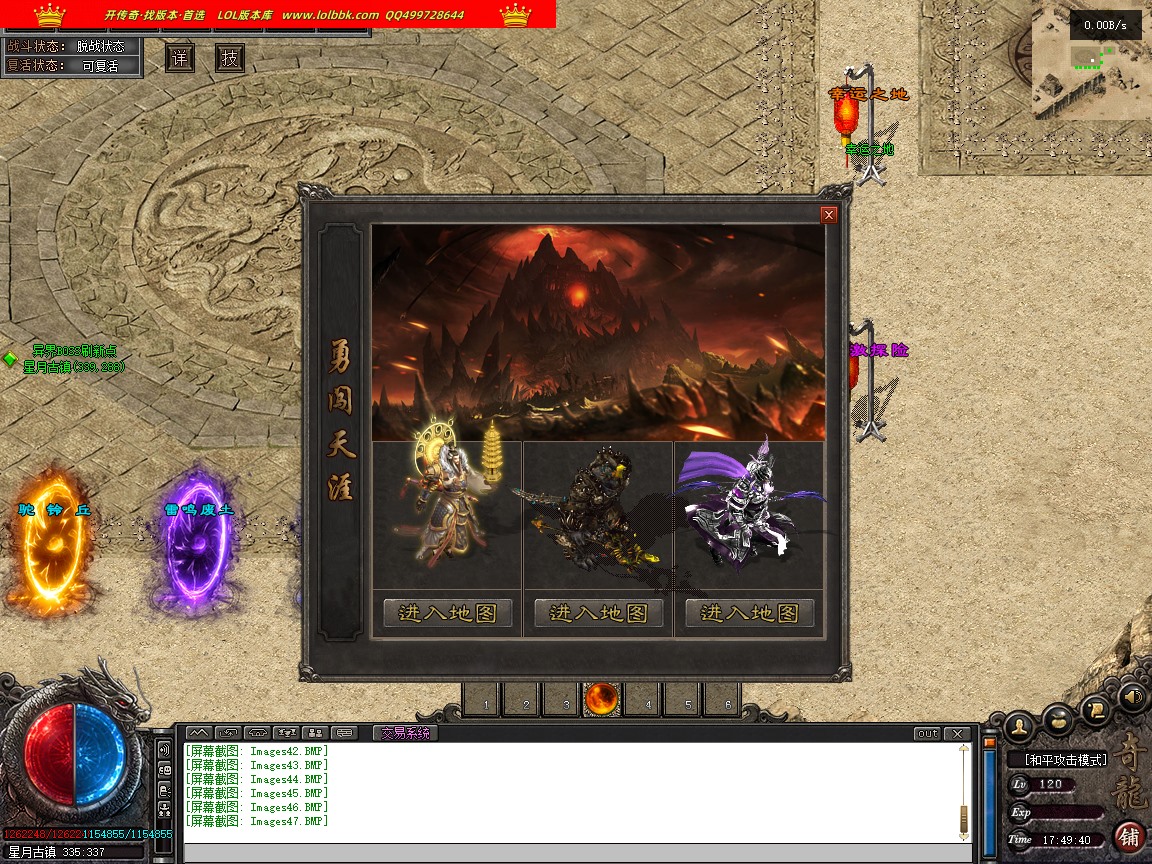The image size is (1152, 864).
Task: Click the chat window's out button
Action: pyautogui.click(x=927, y=734)
